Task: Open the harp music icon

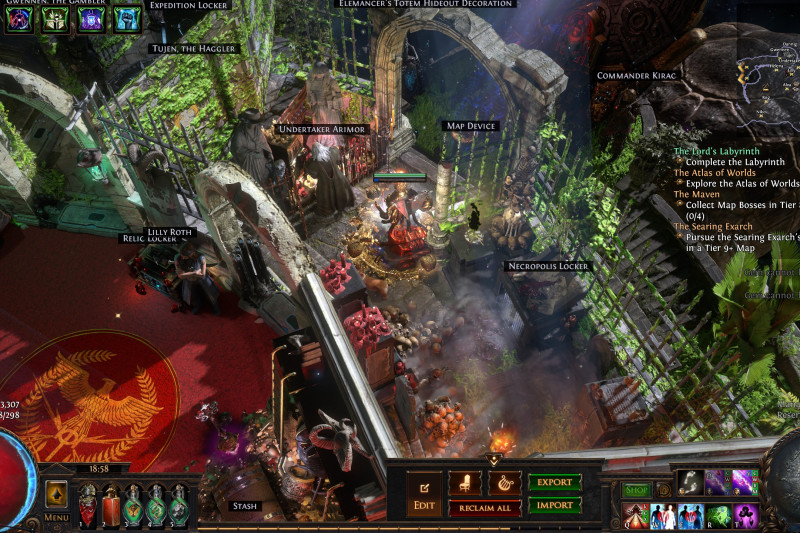Action: point(503,484)
